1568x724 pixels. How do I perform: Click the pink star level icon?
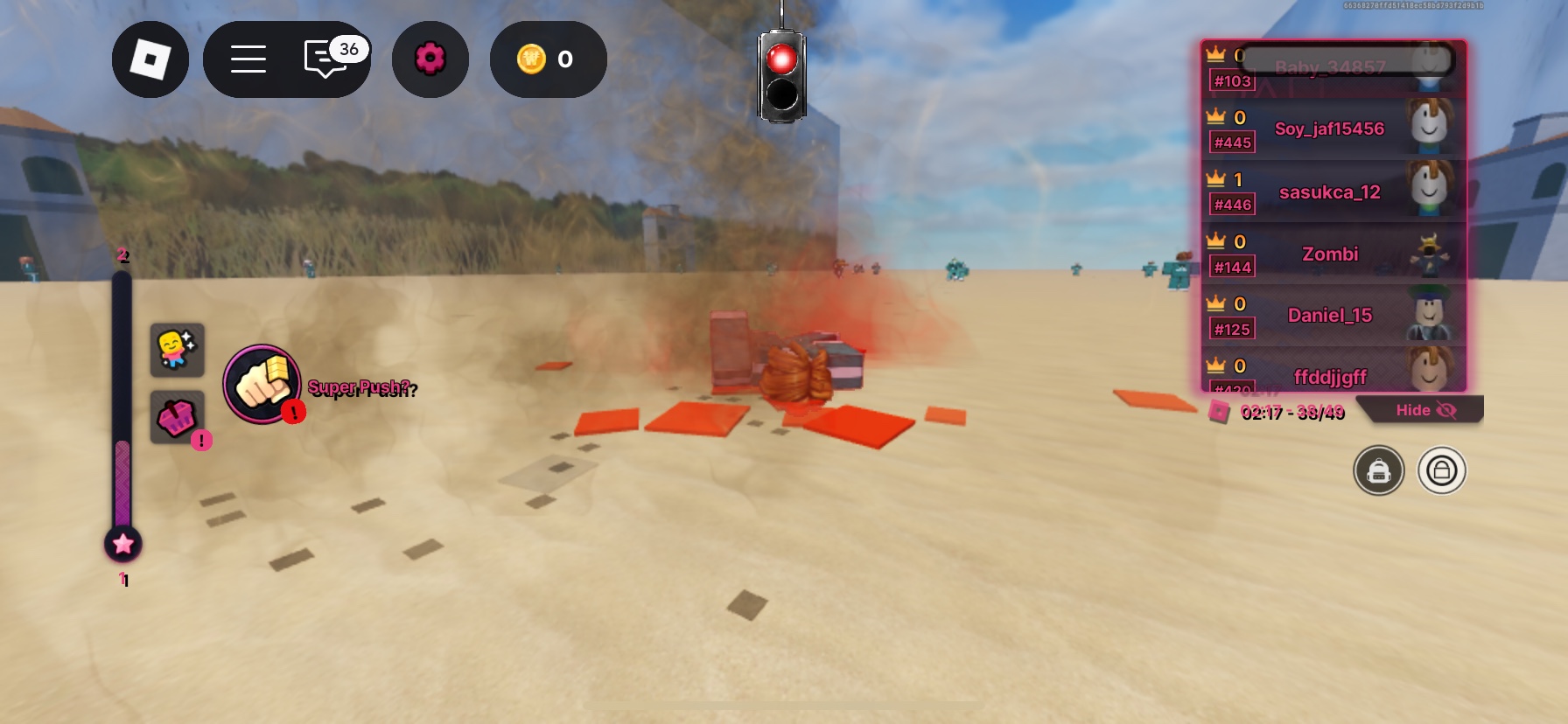[x=123, y=544]
